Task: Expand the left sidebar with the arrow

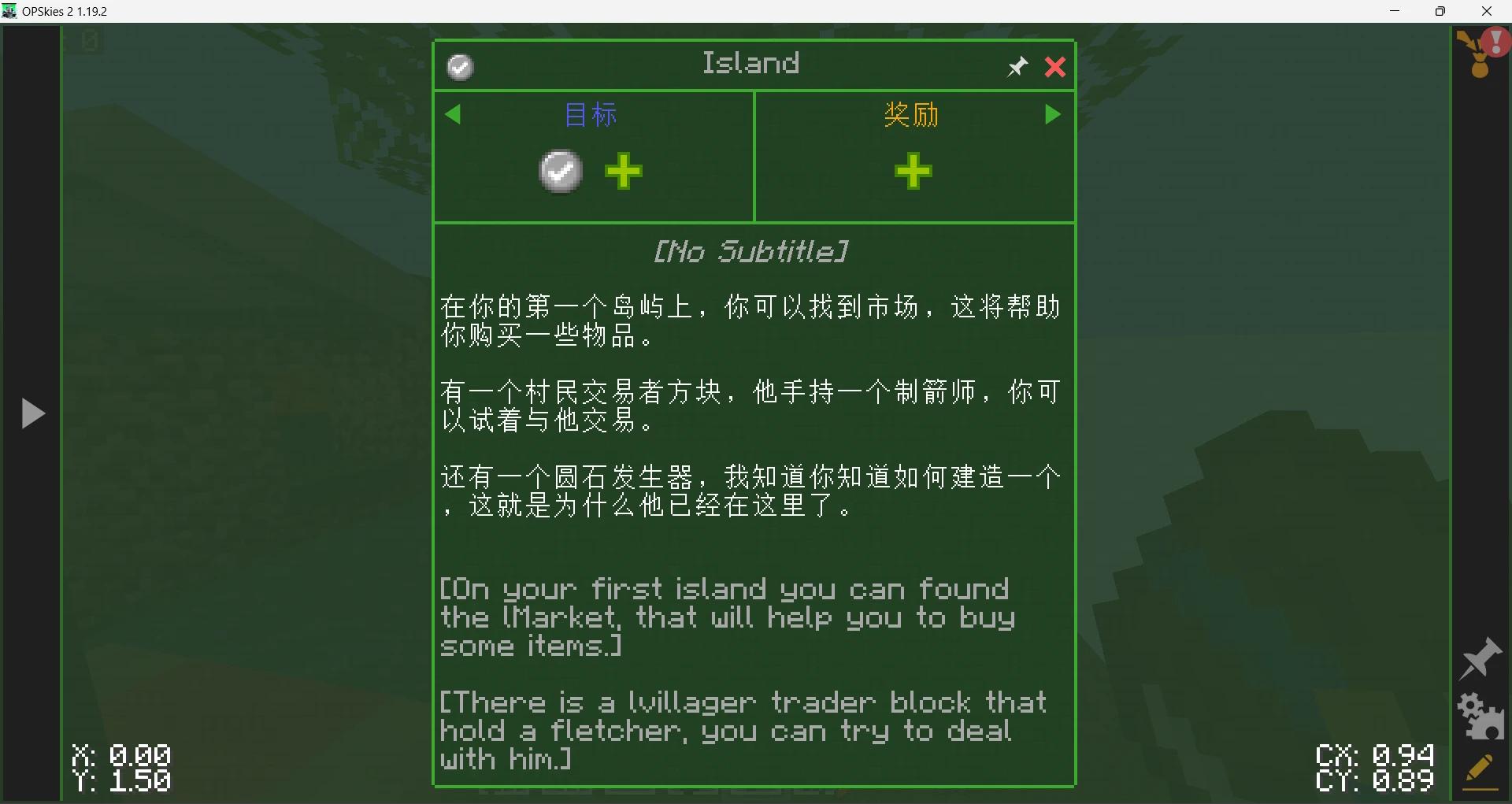Action: 32,413
